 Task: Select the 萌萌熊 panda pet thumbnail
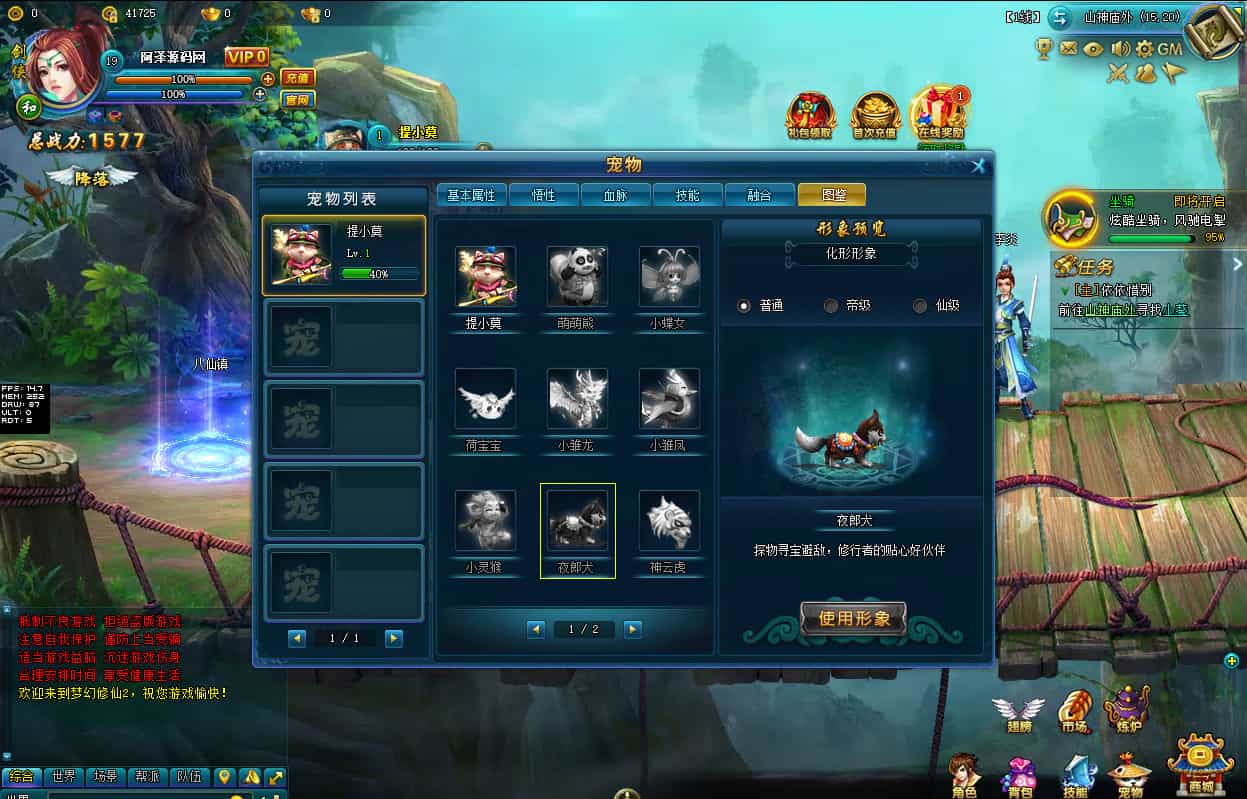click(x=577, y=277)
